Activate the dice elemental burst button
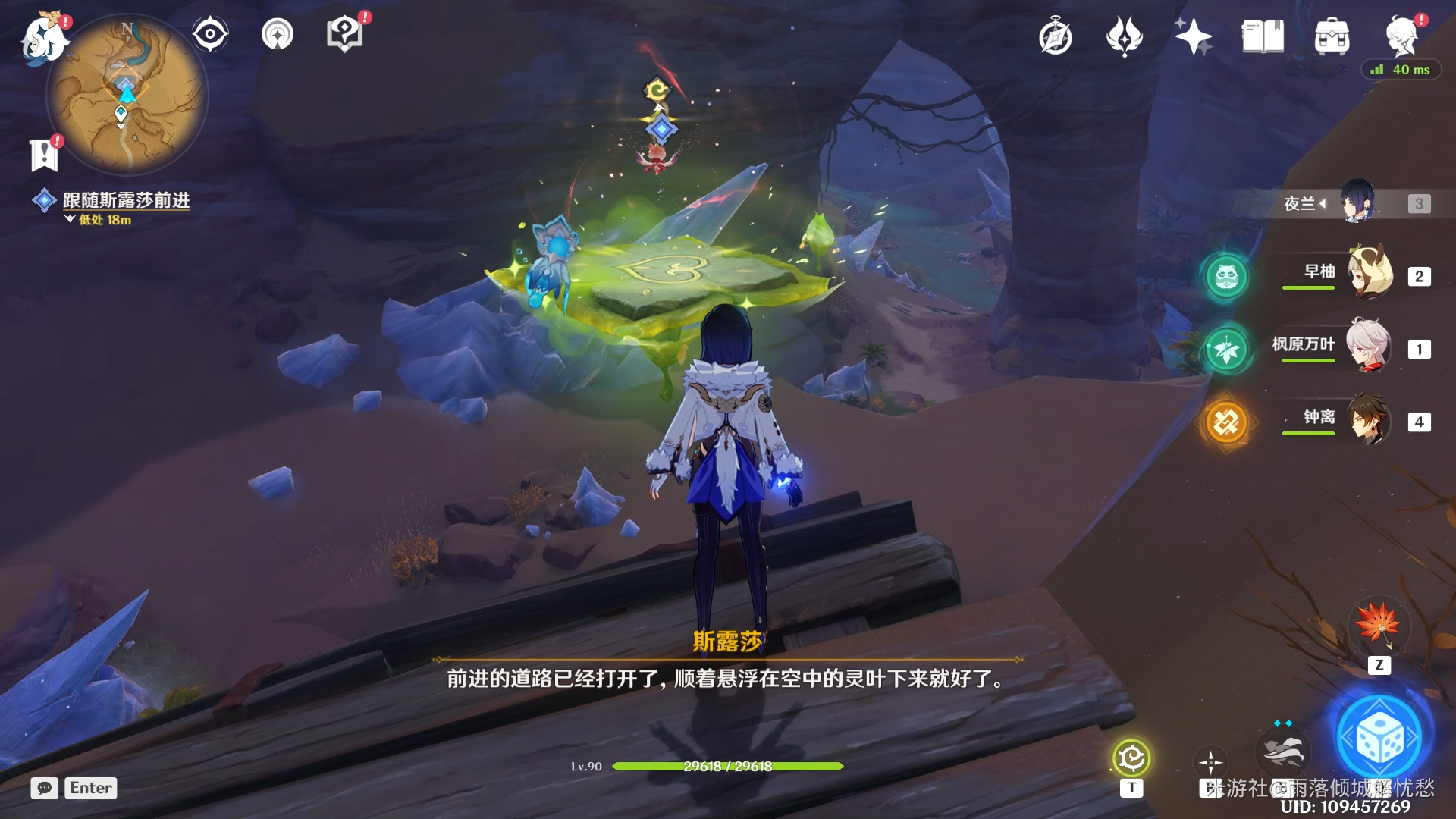 click(x=1379, y=738)
